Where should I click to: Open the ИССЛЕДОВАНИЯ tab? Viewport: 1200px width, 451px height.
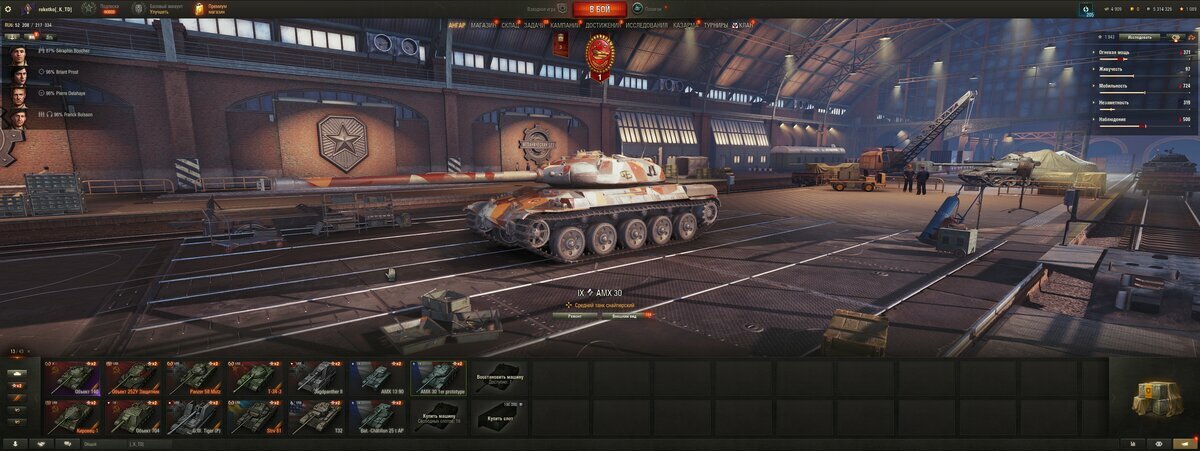click(x=647, y=24)
